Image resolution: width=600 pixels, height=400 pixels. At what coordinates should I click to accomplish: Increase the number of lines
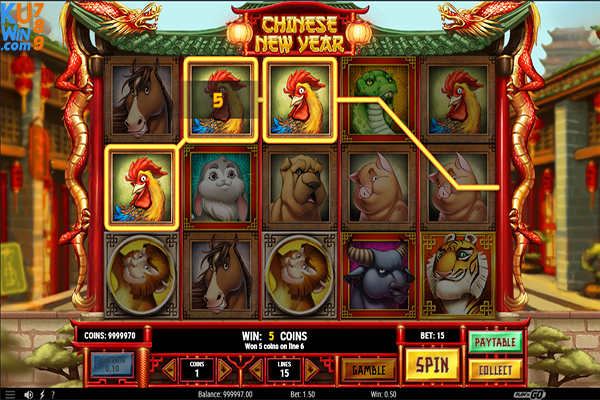pos(309,369)
